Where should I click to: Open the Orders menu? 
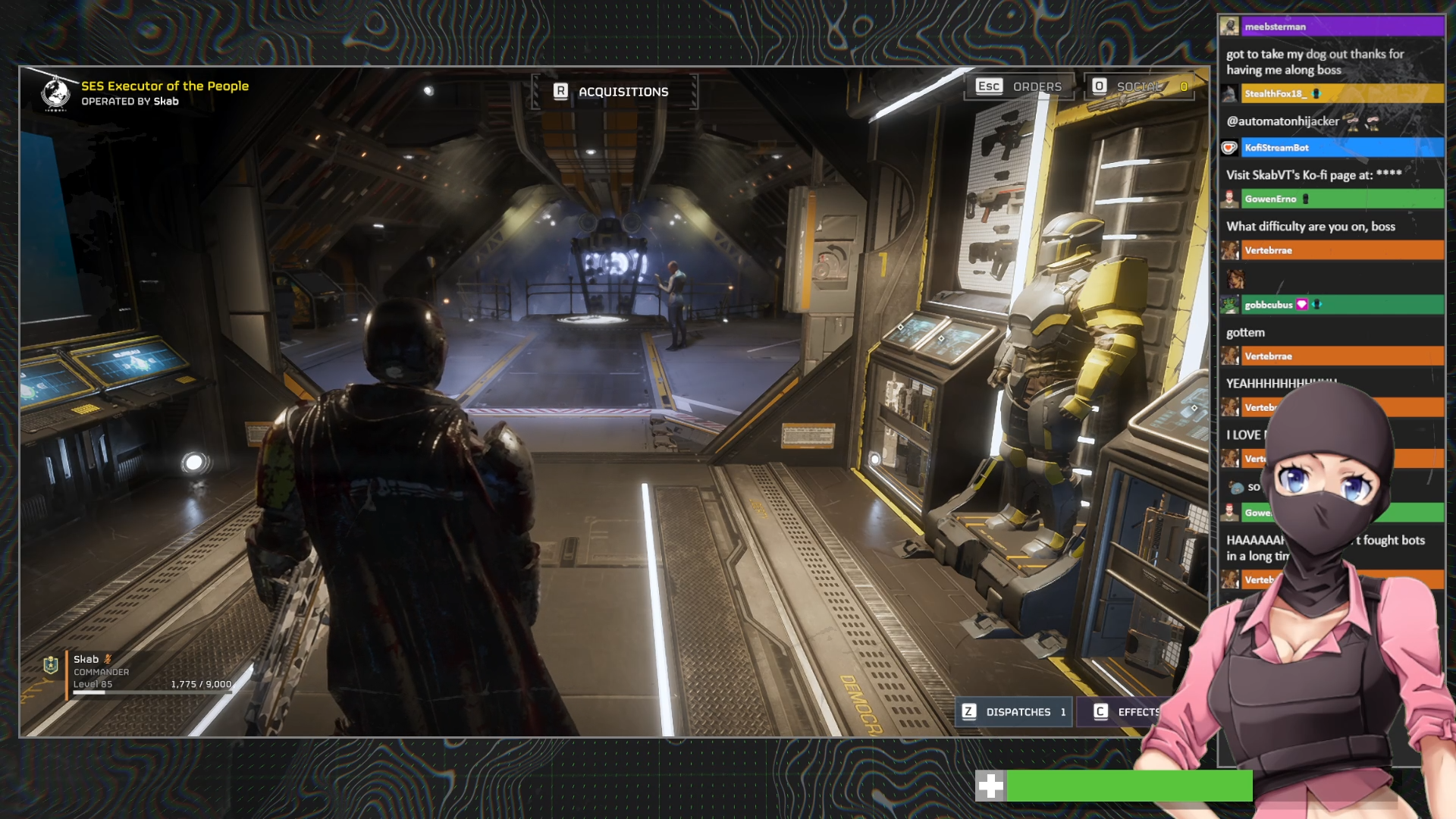coord(1019,86)
